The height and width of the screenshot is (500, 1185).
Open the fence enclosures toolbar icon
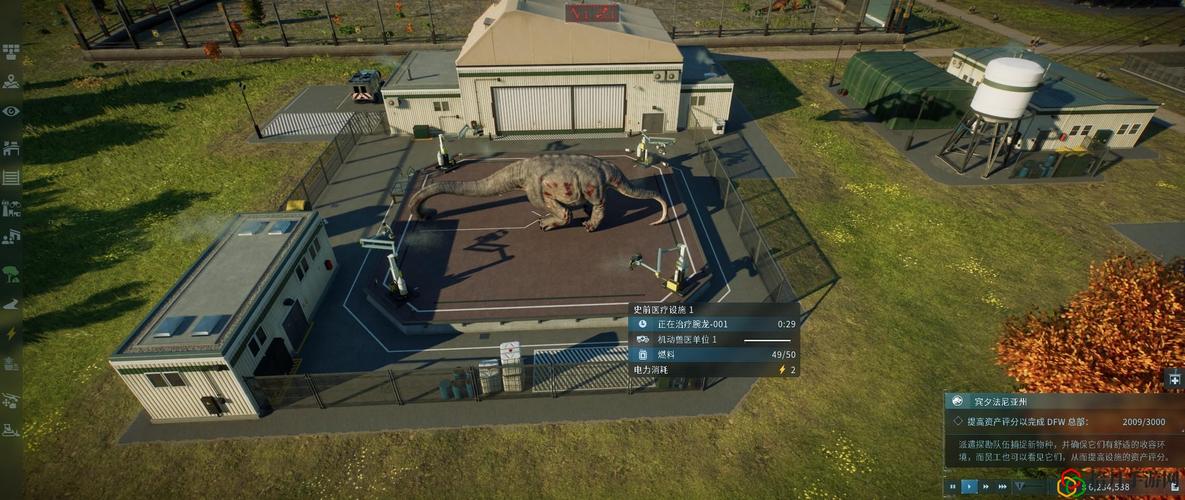(x=11, y=177)
